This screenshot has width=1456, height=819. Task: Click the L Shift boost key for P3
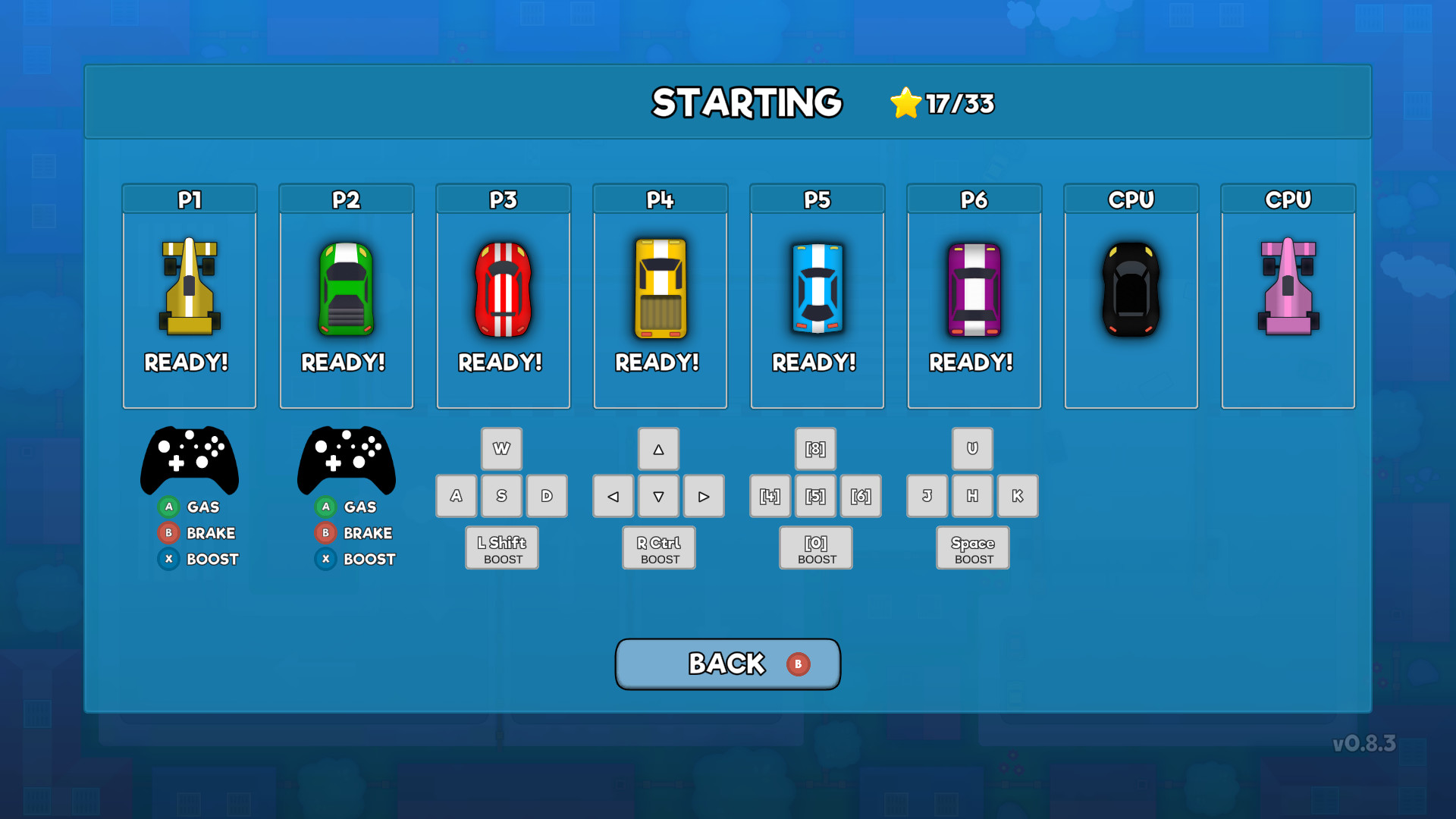501,548
